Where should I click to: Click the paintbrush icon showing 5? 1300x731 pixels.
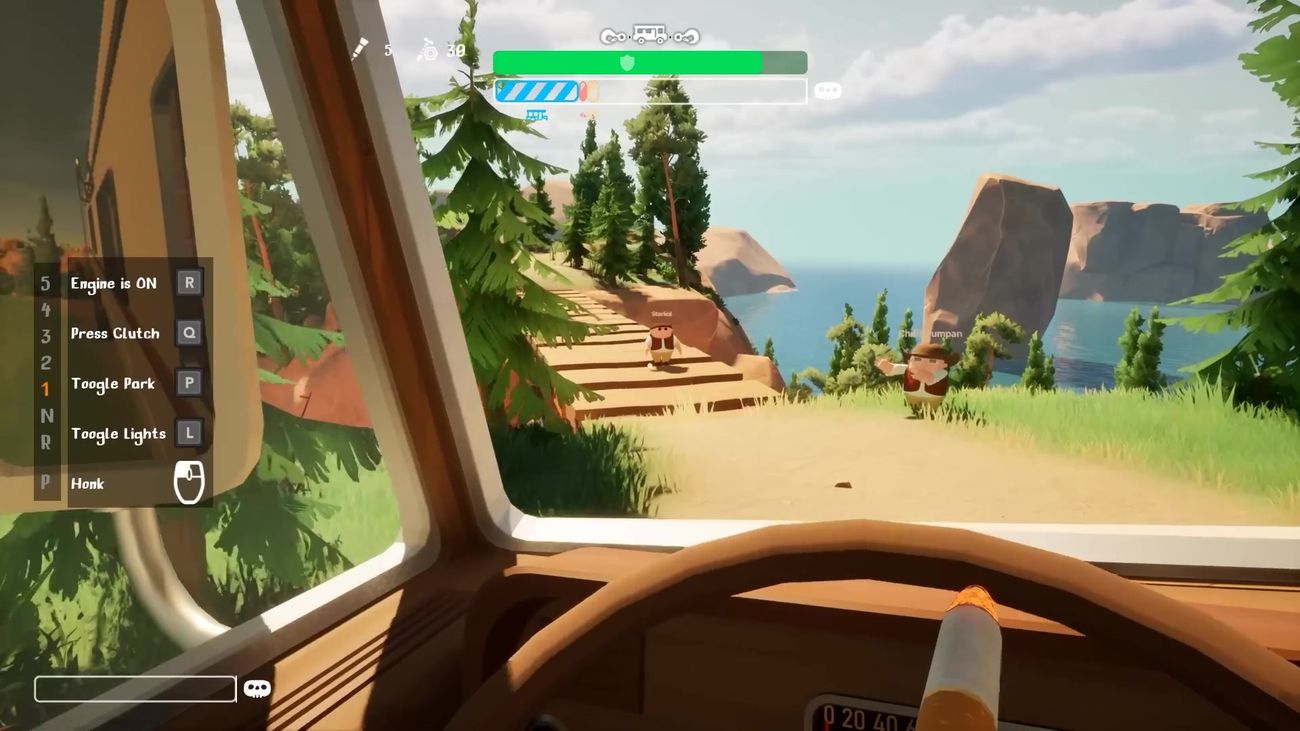pos(357,46)
